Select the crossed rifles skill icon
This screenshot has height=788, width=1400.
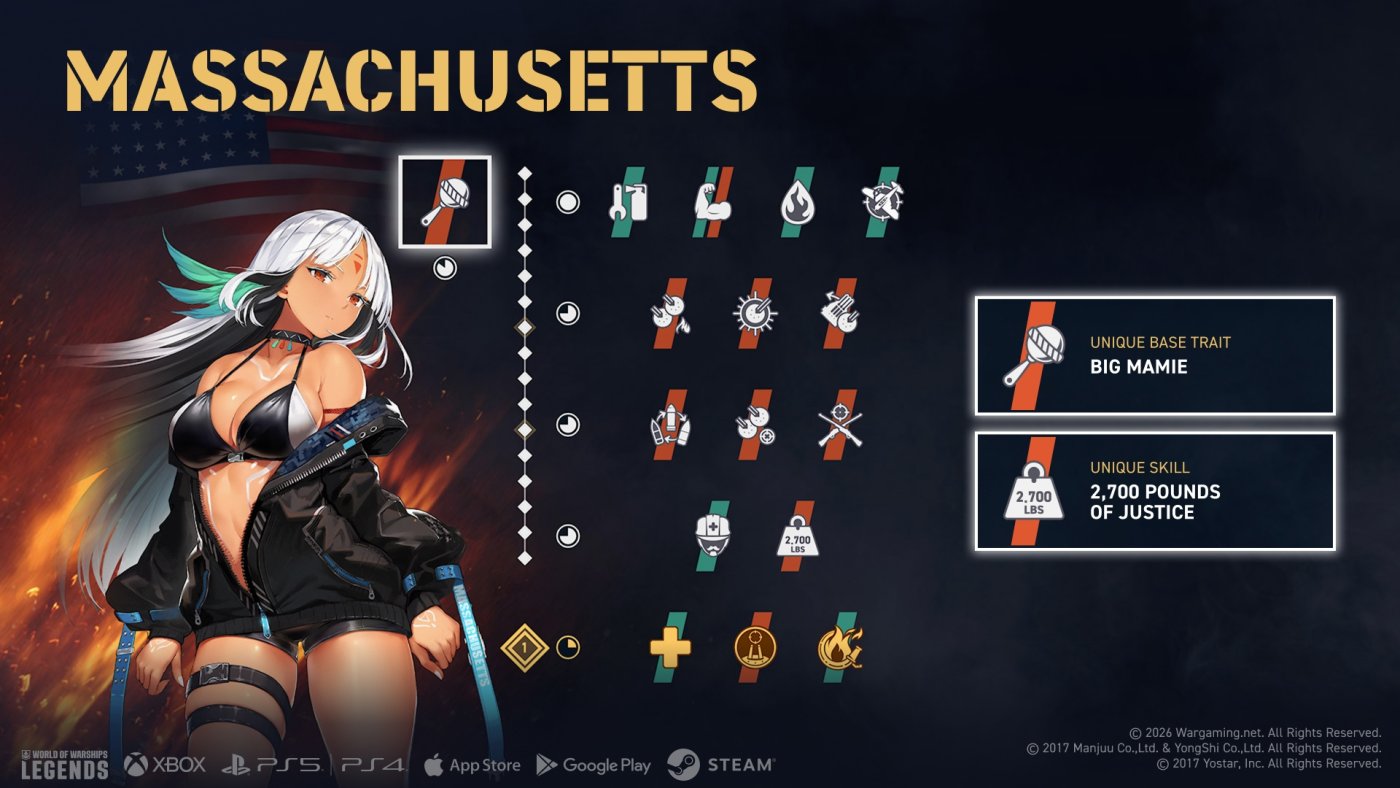pyautogui.click(x=839, y=425)
